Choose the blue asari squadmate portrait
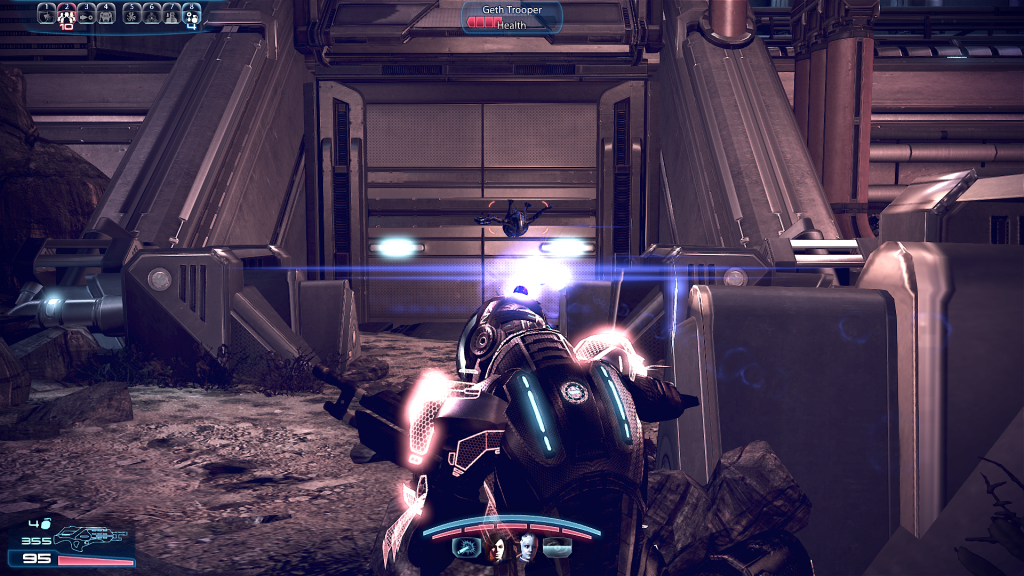Viewport: 1024px width, 576px height. coord(527,547)
